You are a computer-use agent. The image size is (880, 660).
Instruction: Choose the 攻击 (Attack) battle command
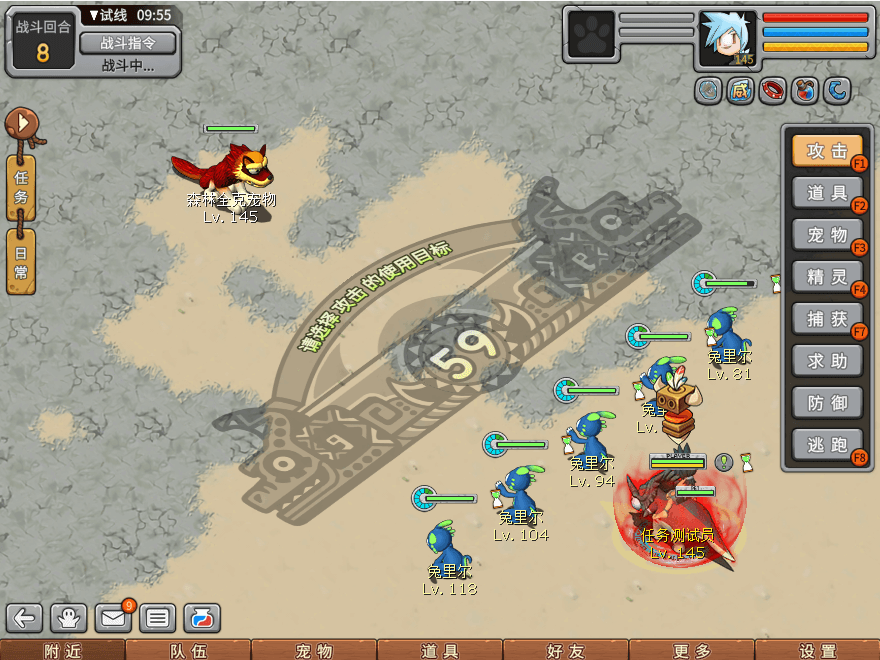click(x=826, y=151)
